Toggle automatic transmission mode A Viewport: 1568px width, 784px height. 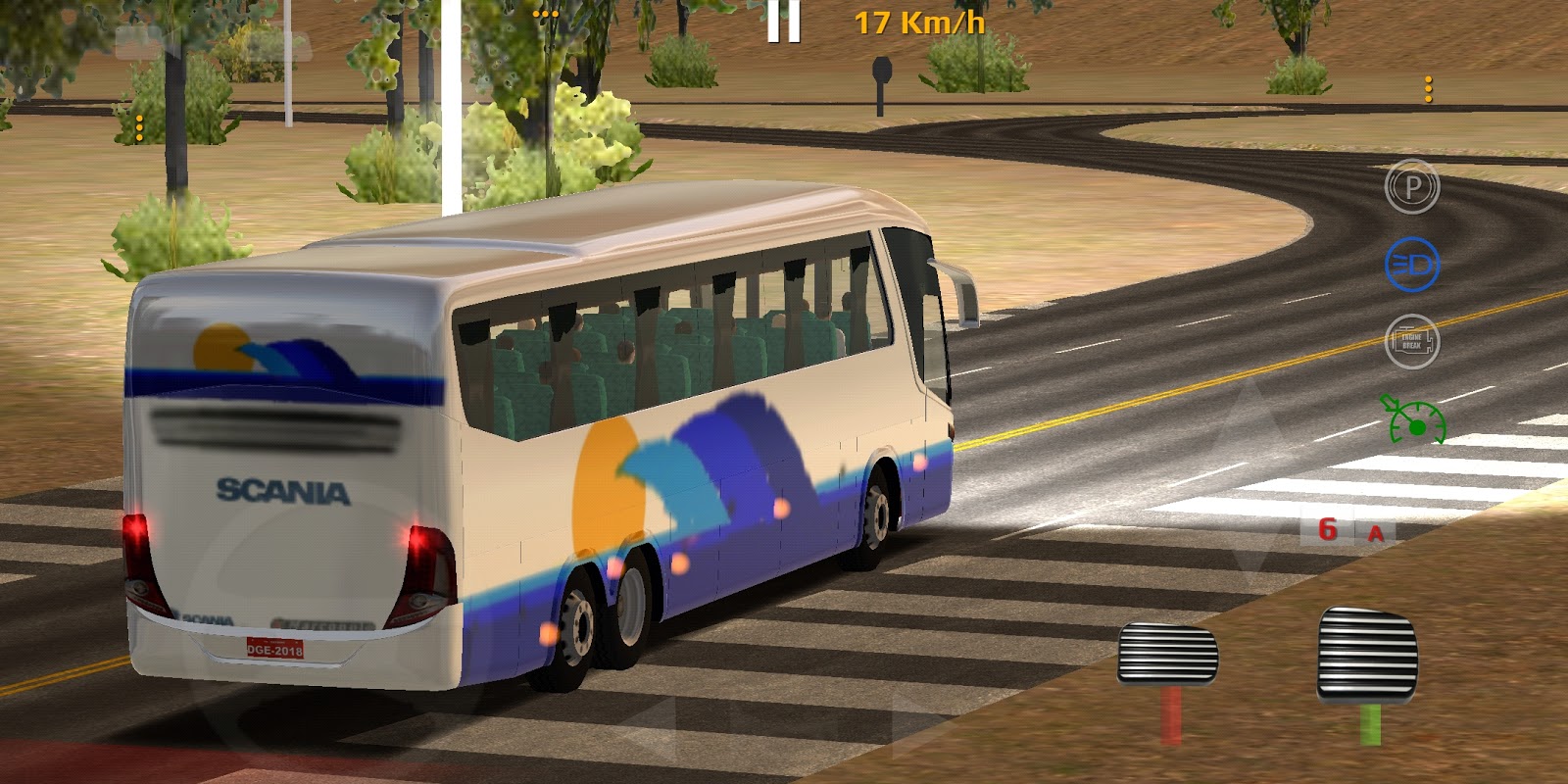[x=1376, y=531]
